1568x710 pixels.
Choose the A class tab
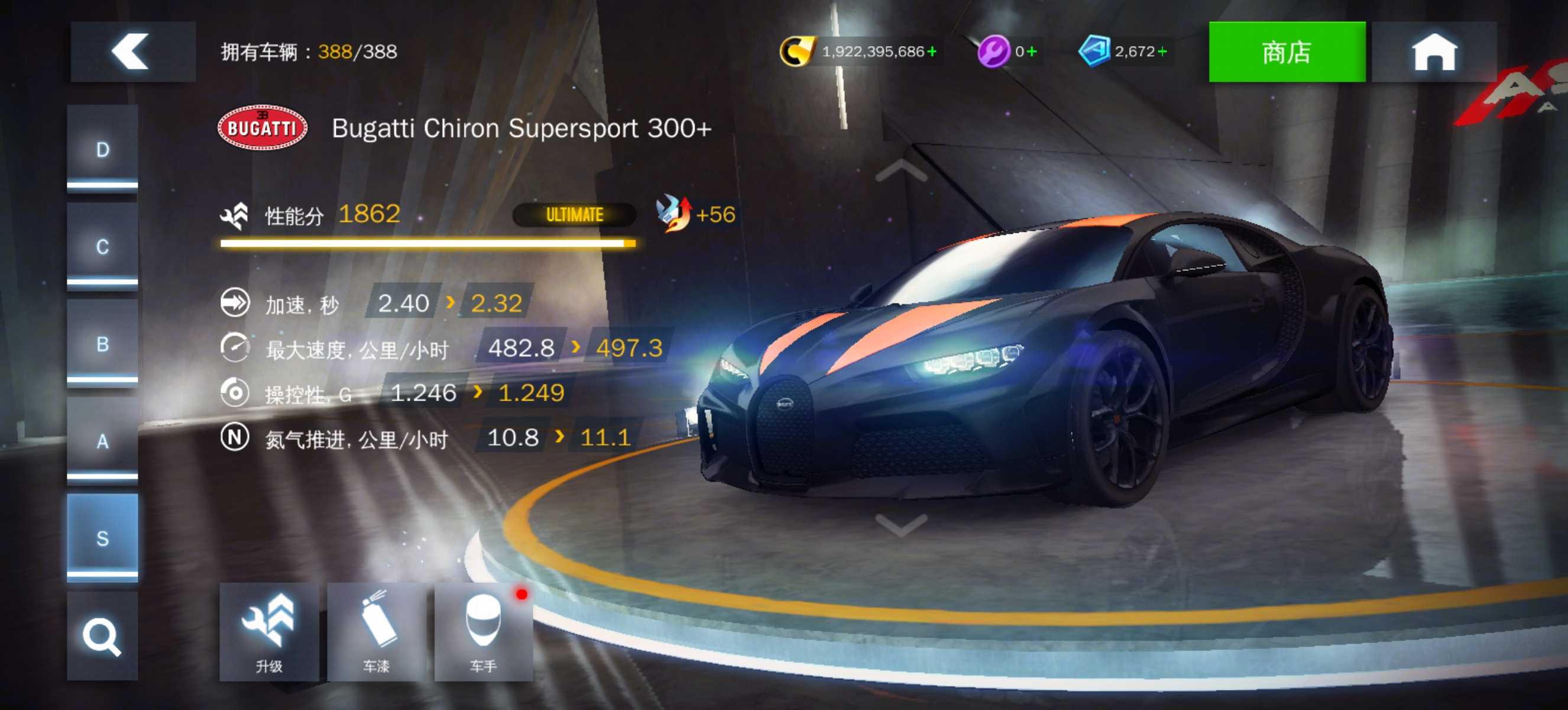[x=102, y=441]
